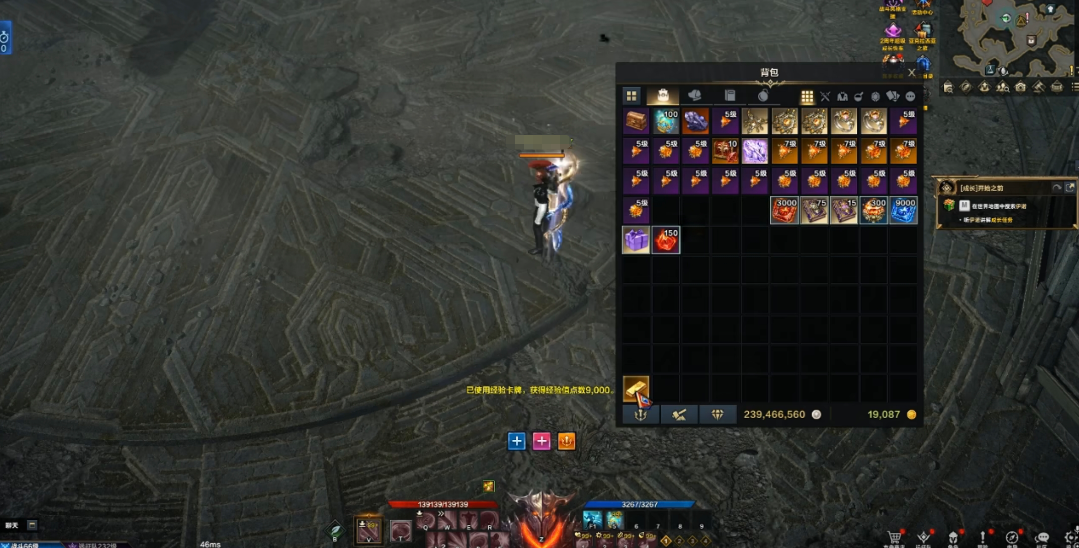Choose the red card stack of 3000
The width and height of the screenshot is (1079, 548).
[x=784, y=210]
